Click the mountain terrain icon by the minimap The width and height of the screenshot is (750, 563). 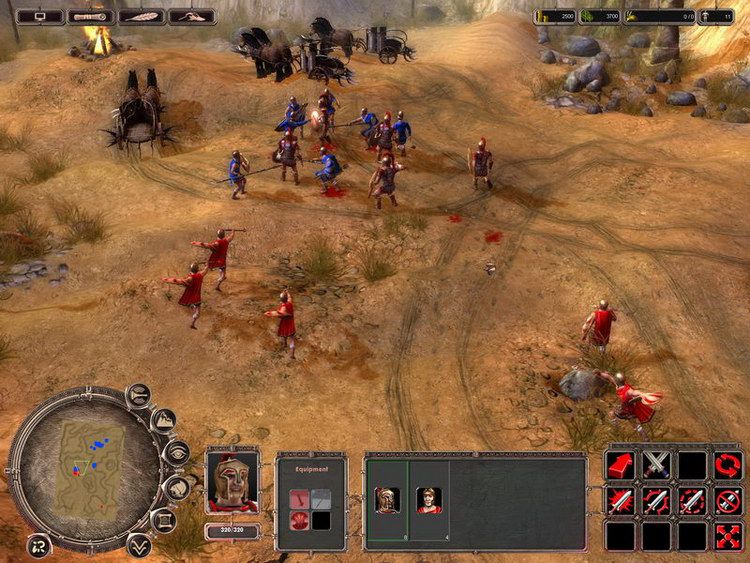click(x=163, y=421)
